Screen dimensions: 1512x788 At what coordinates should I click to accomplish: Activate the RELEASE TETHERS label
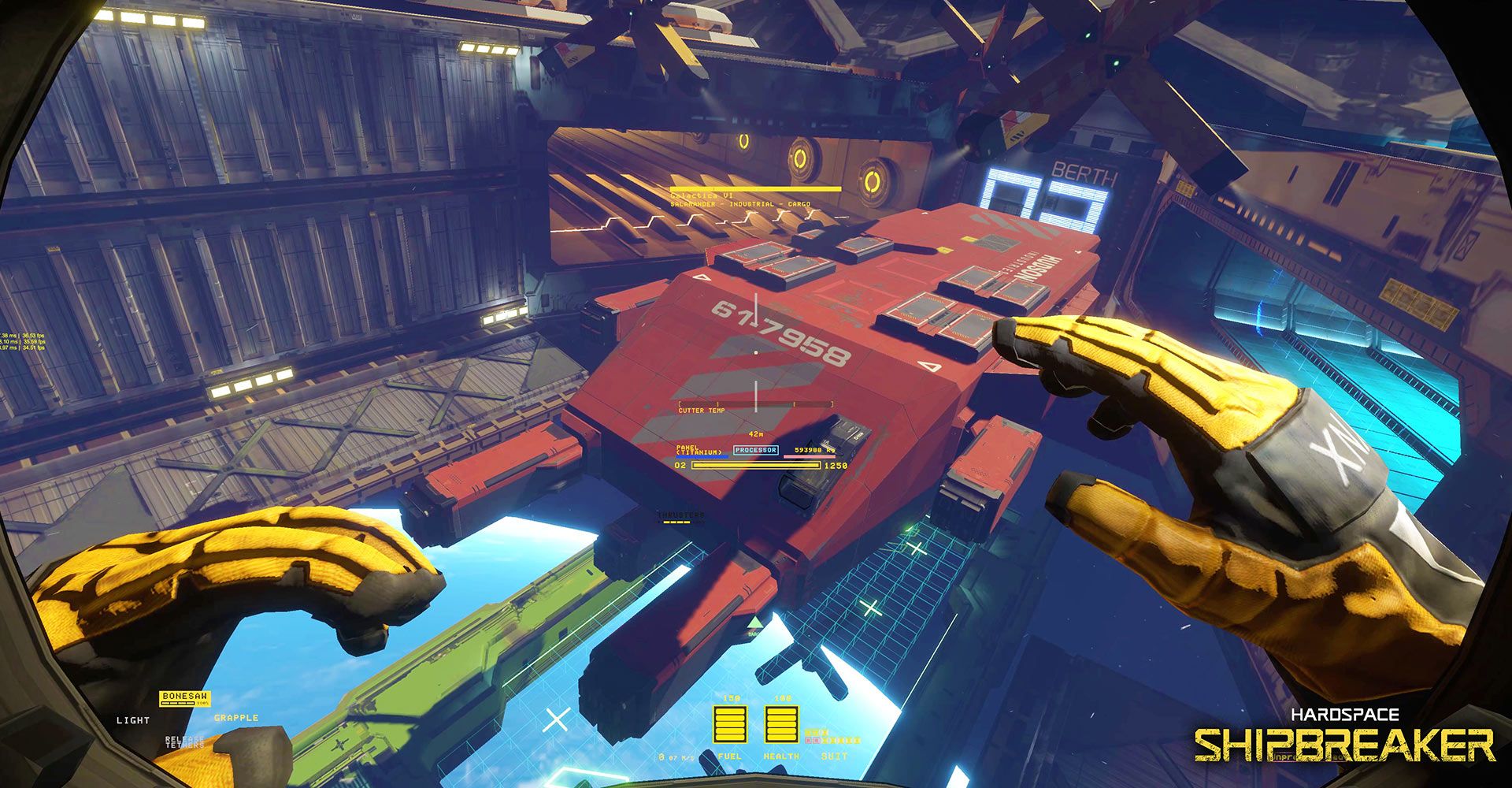coord(185,742)
